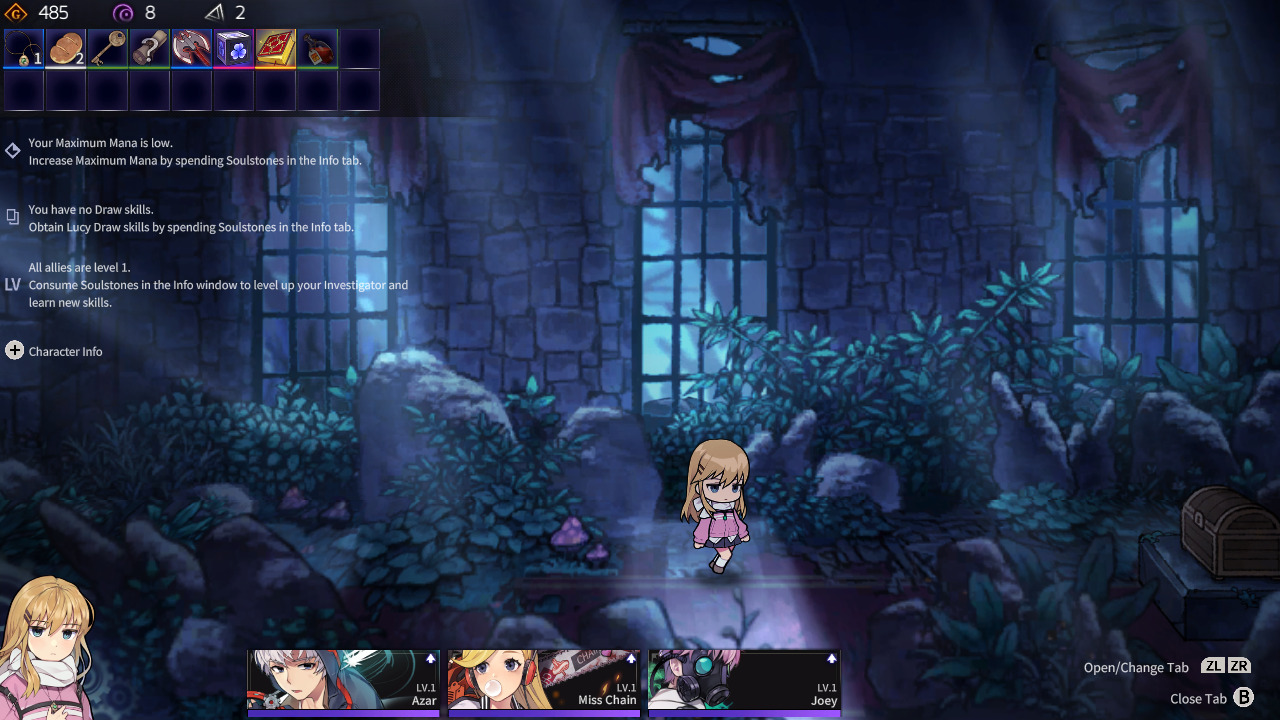Screen dimensions: 1280x720
Task: Open the clover dice cube item
Action: tap(233, 47)
